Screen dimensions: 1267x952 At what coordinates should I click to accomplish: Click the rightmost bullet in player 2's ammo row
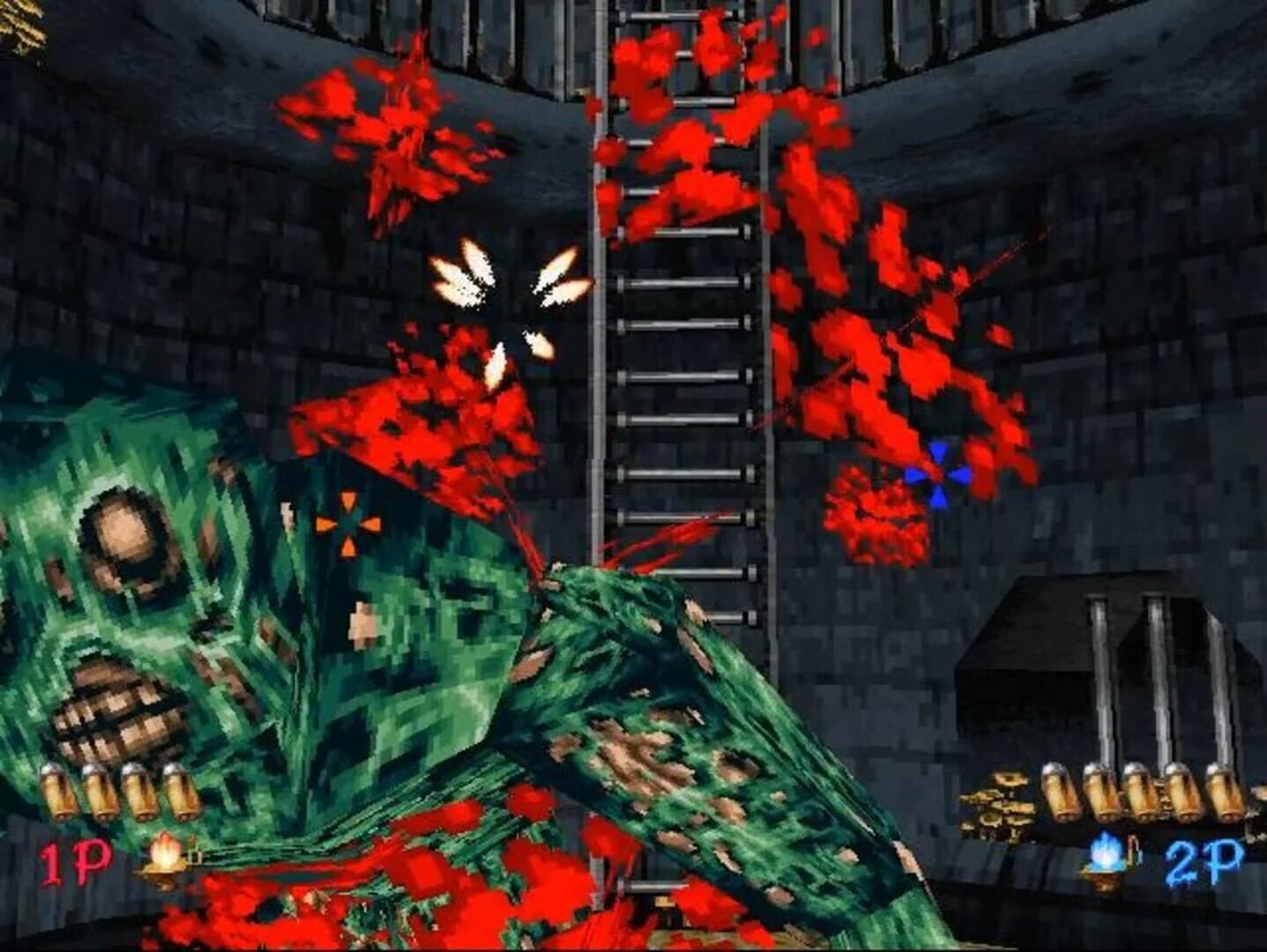pyautogui.click(x=1224, y=789)
